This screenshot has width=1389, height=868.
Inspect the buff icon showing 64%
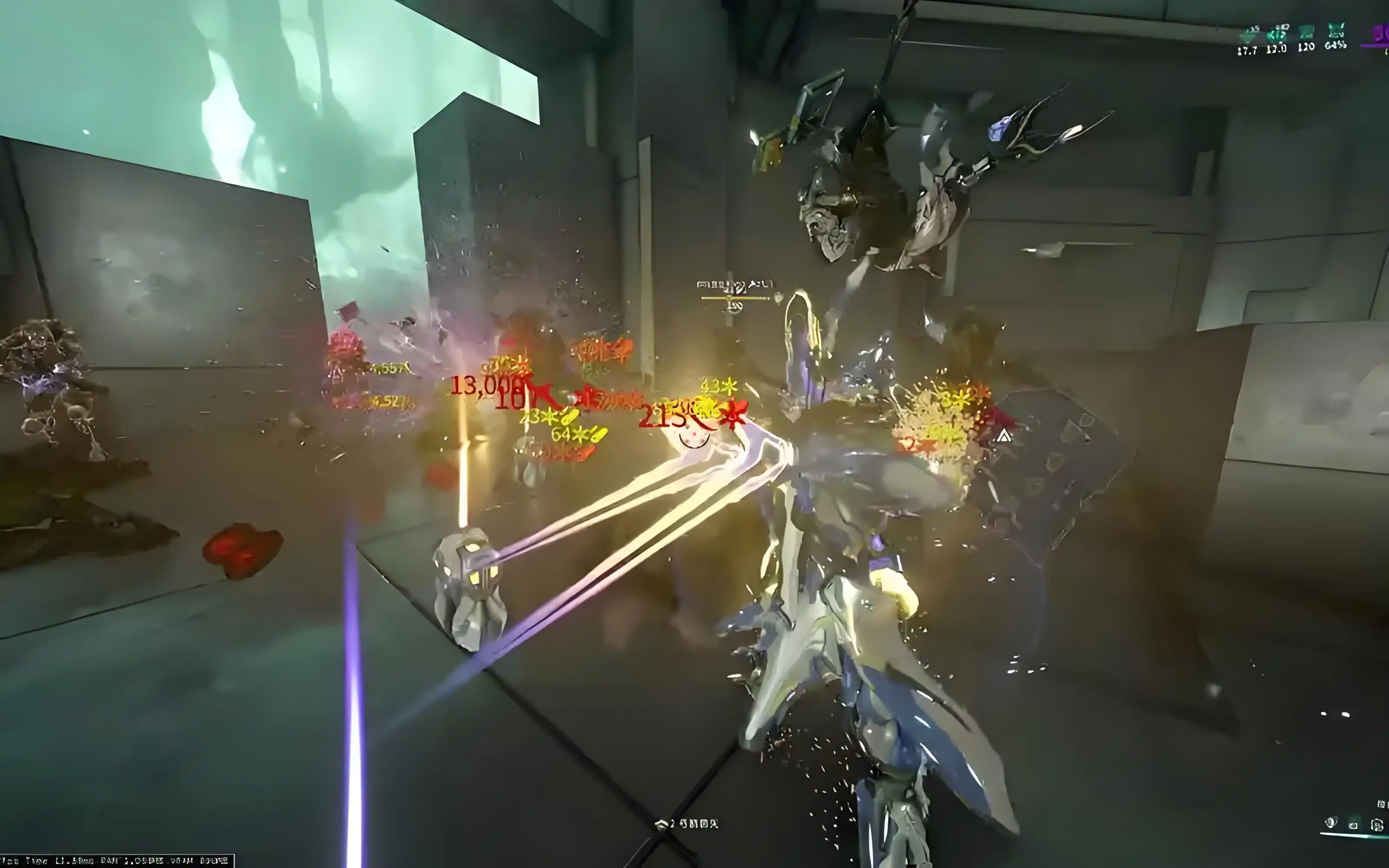(x=1337, y=30)
